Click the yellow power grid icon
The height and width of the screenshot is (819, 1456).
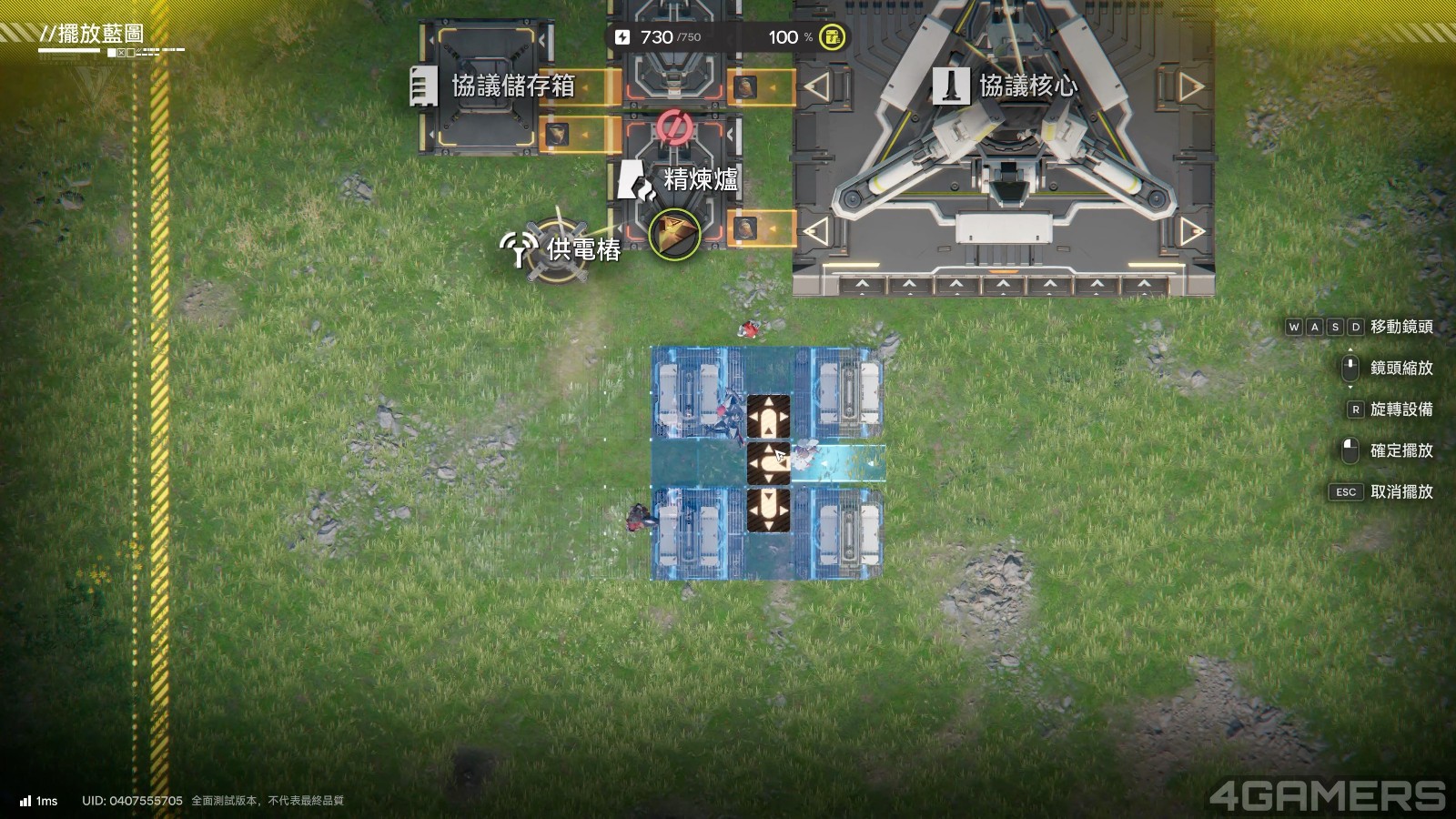[x=832, y=37]
